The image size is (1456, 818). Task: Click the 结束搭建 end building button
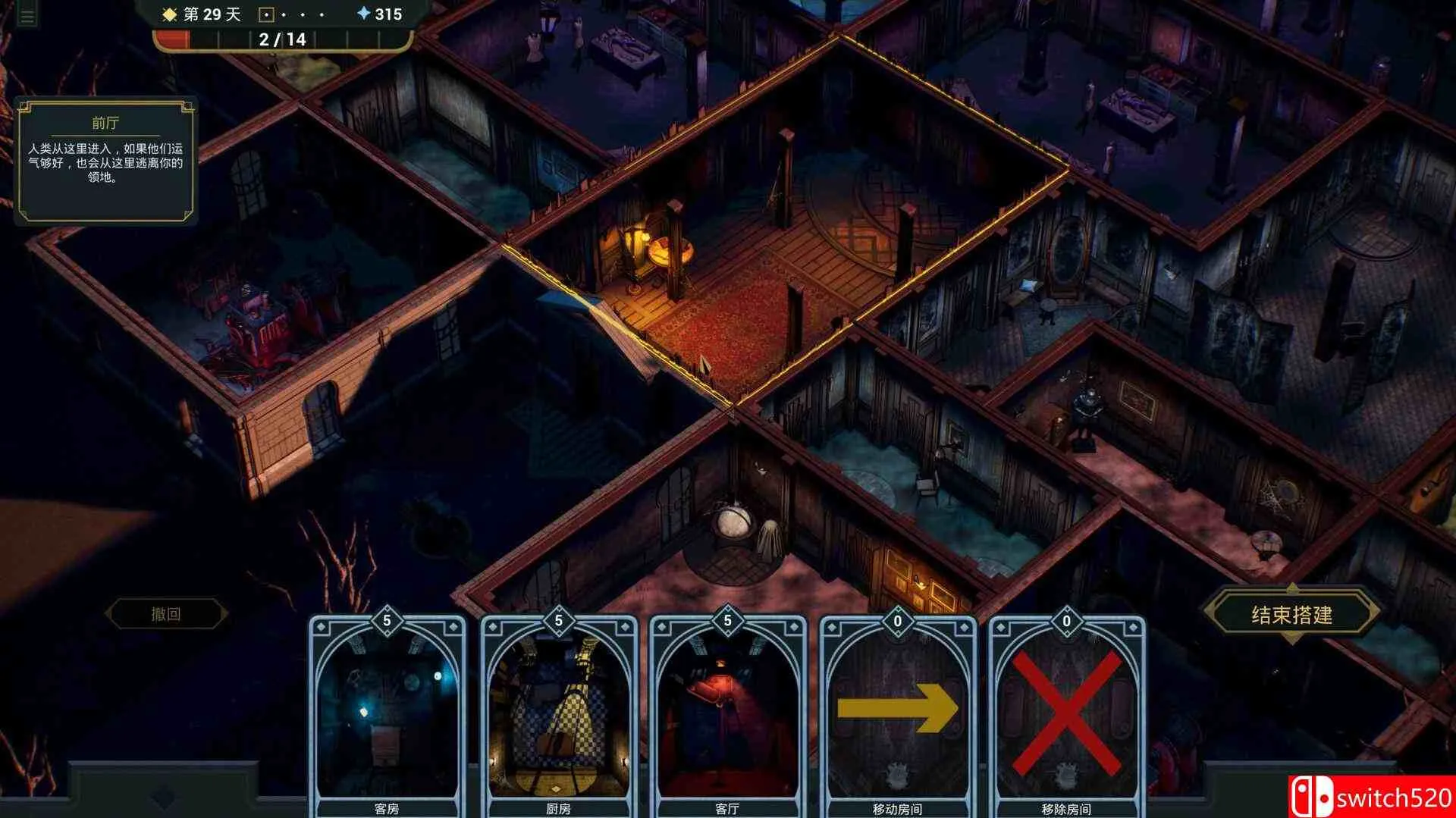1291,615
